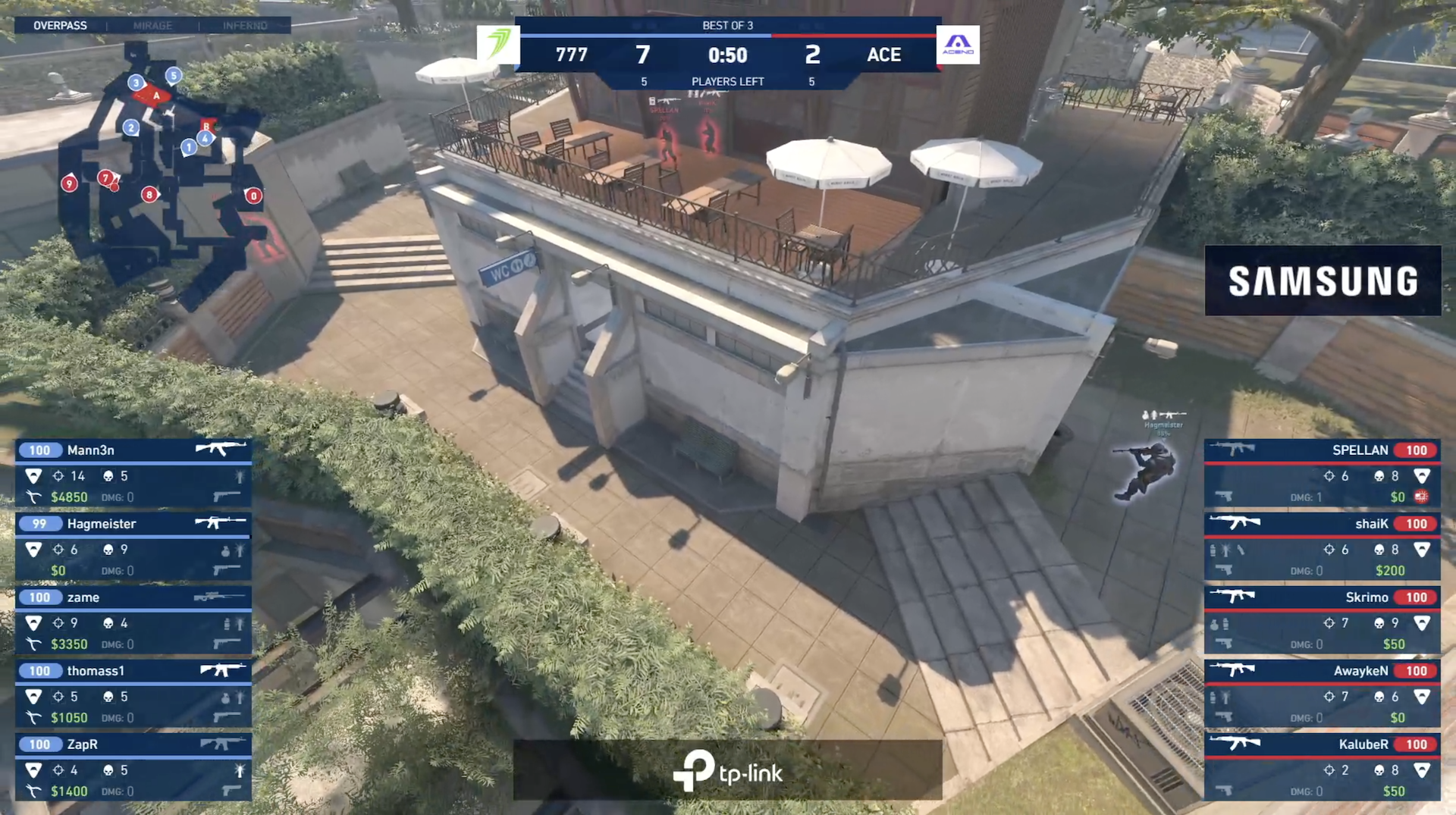Viewport: 1456px width, 815px height.
Task: Pick ZapR from the team list
Action: click(x=133, y=766)
